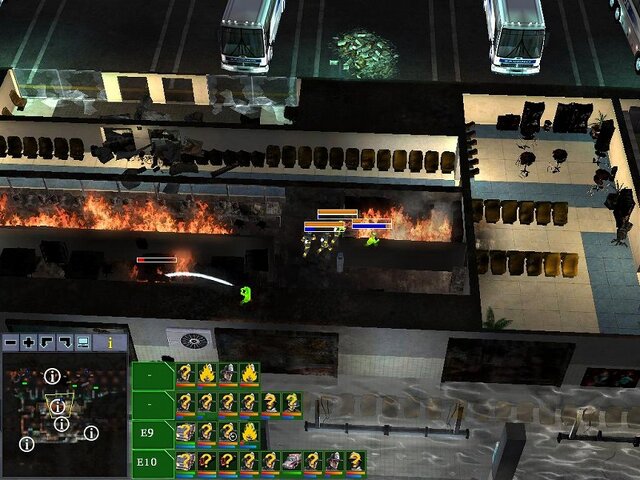Open the computer monitor menu button
640x480 pixels.
click(83, 342)
